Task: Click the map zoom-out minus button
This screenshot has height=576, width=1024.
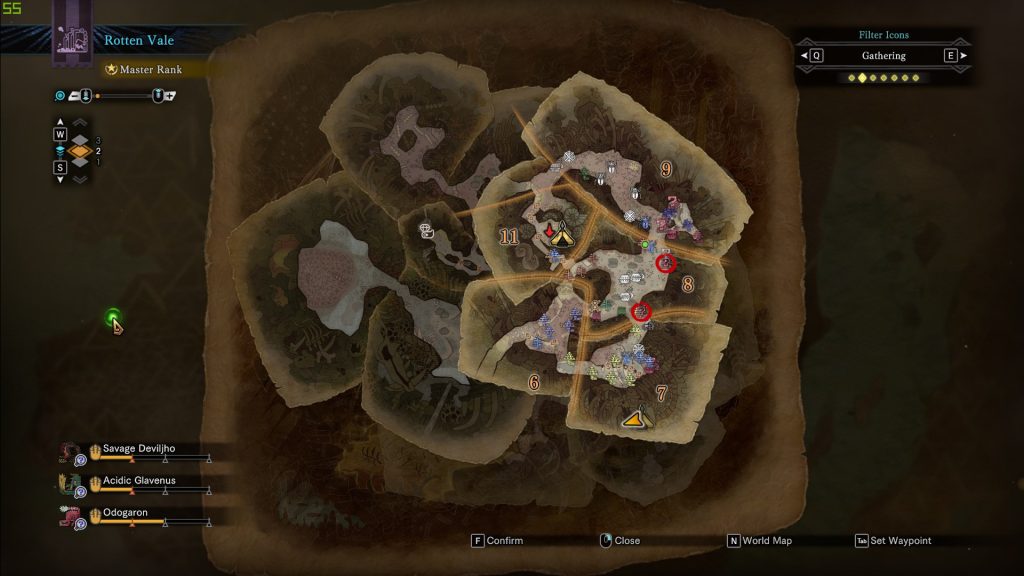Action: 75,95
